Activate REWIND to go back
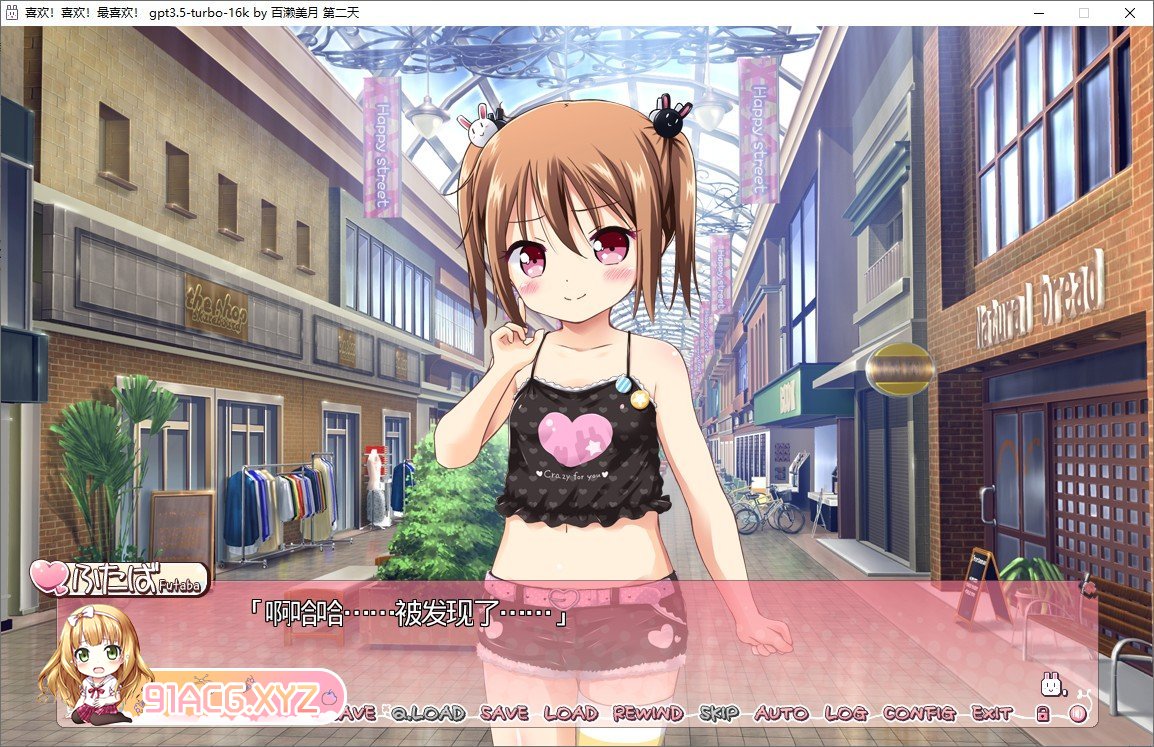The height and width of the screenshot is (747, 1154). (x=647, y=714)
